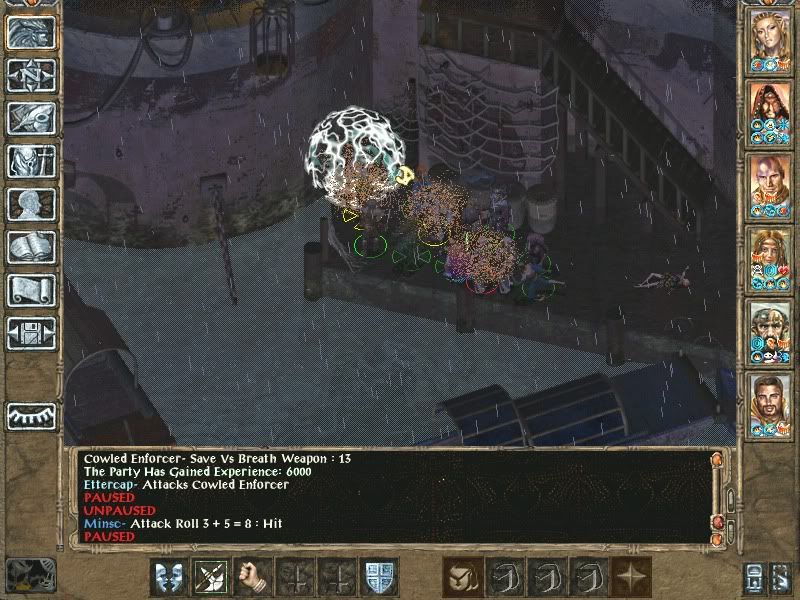
Task: Activate the sword-slash attack button
Action: 211,577
